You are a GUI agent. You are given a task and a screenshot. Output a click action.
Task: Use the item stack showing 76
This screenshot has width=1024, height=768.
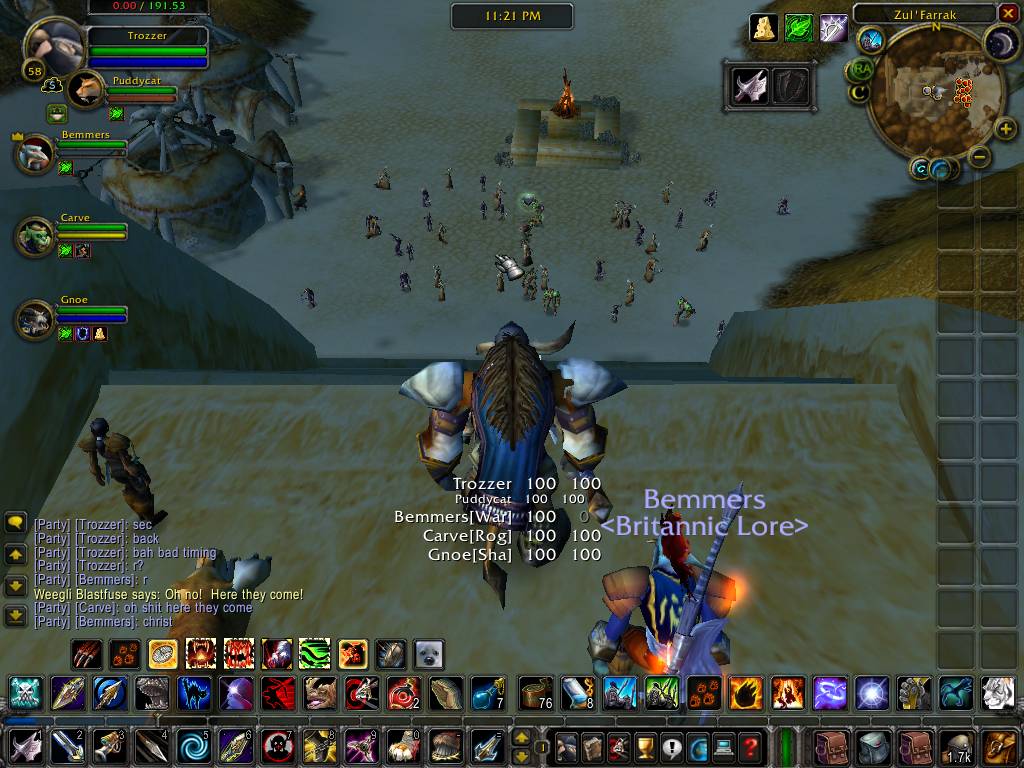pos(535,692)
